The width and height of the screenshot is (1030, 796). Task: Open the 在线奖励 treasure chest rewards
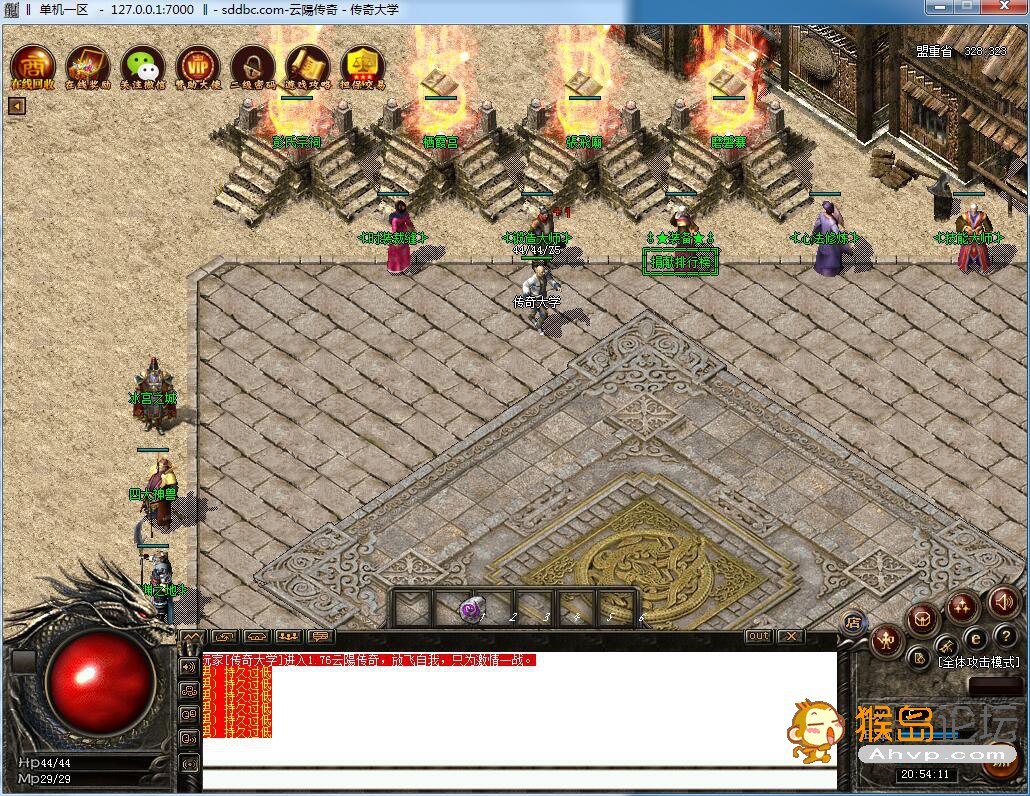pyautogui.click(x=88, y=64)
